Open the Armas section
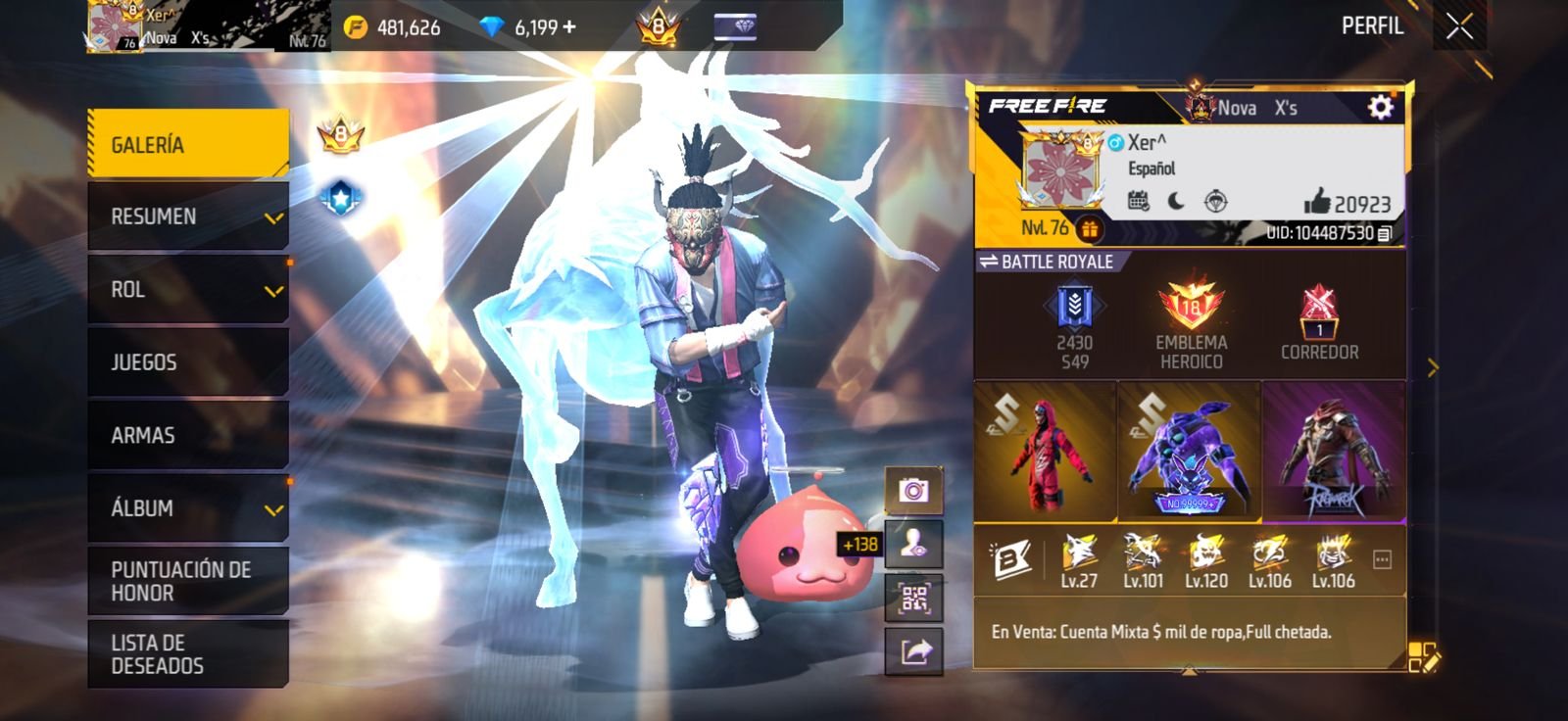1568x721 pixels. click(x=187, y=435)
